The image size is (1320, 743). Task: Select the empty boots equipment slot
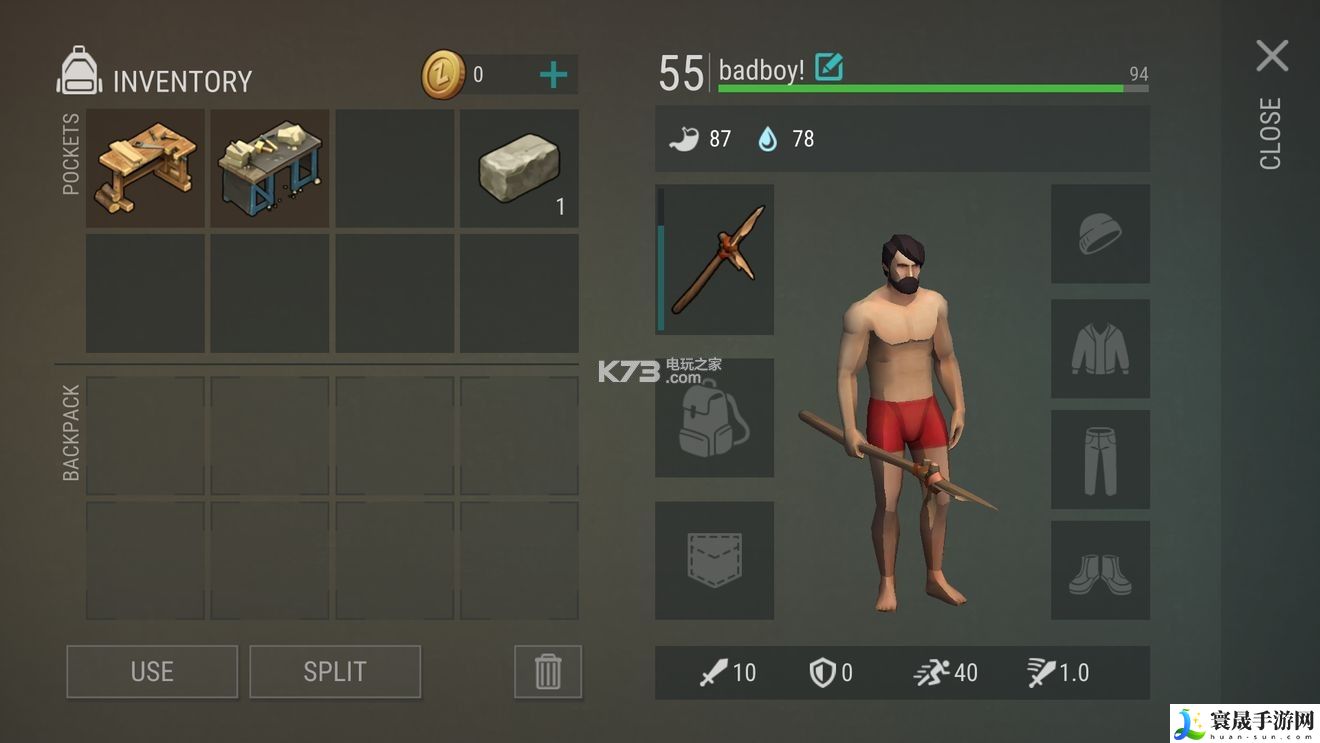pos(1100,570)
